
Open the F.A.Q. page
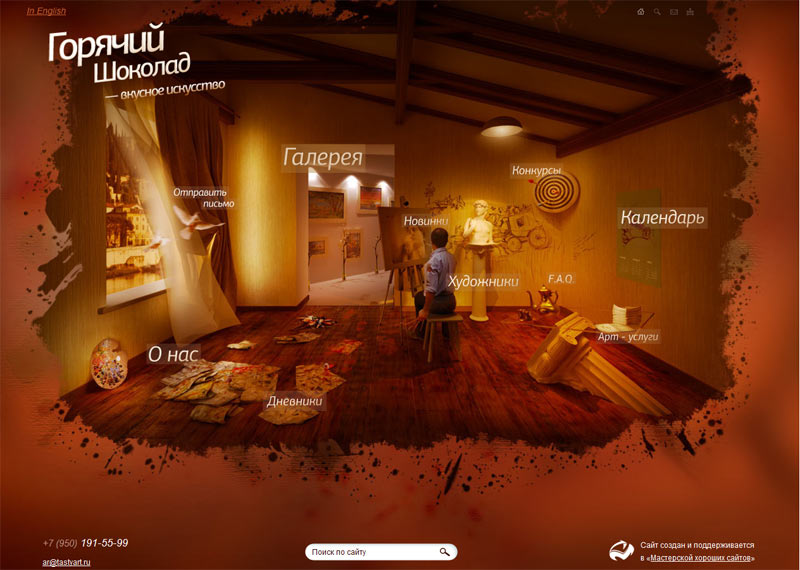560,278
